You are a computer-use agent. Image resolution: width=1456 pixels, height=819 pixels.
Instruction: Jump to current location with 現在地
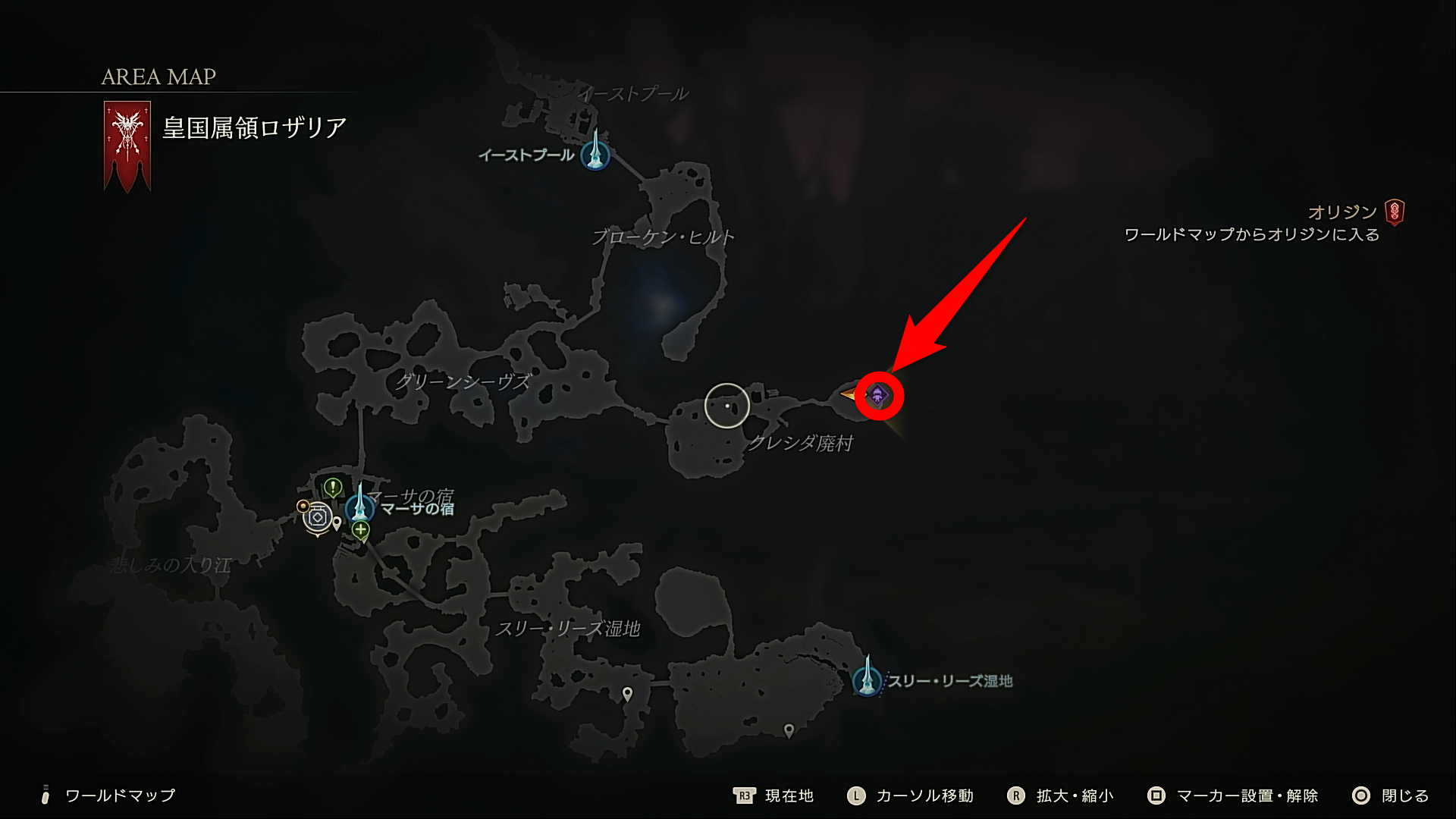773,795
